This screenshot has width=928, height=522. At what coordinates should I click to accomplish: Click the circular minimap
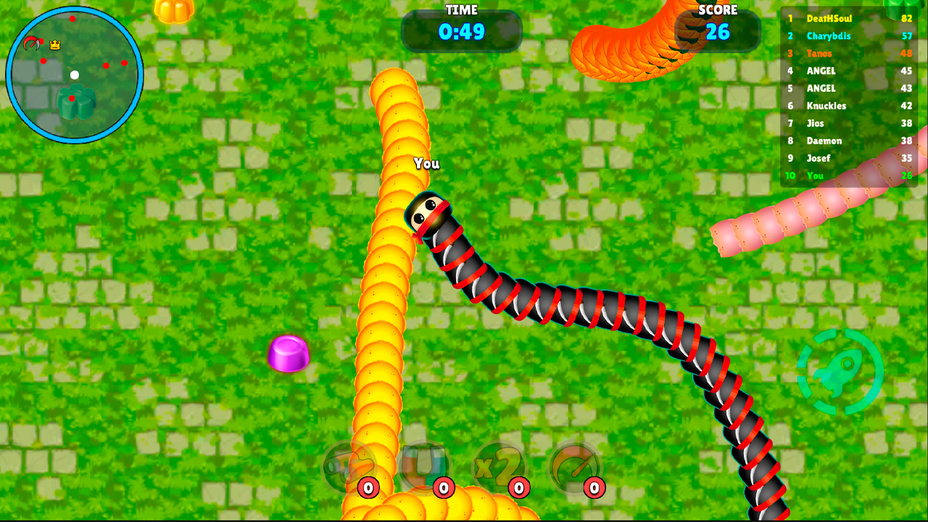pyautogui.click(x=75, y=75)
